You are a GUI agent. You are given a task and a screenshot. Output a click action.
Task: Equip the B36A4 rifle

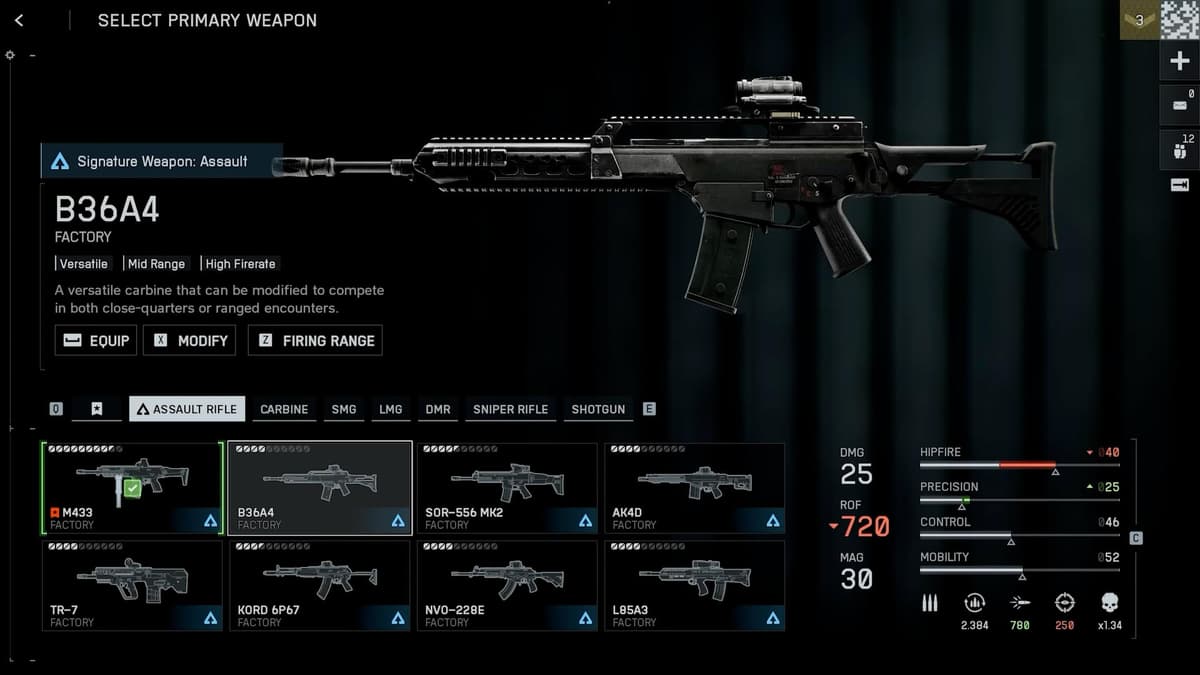pyautogui.click(x=96, y=340)
